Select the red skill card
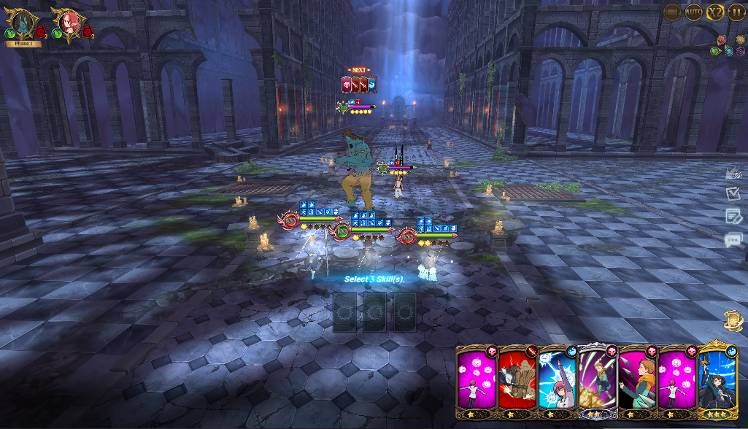 click(x=517, y=382)
